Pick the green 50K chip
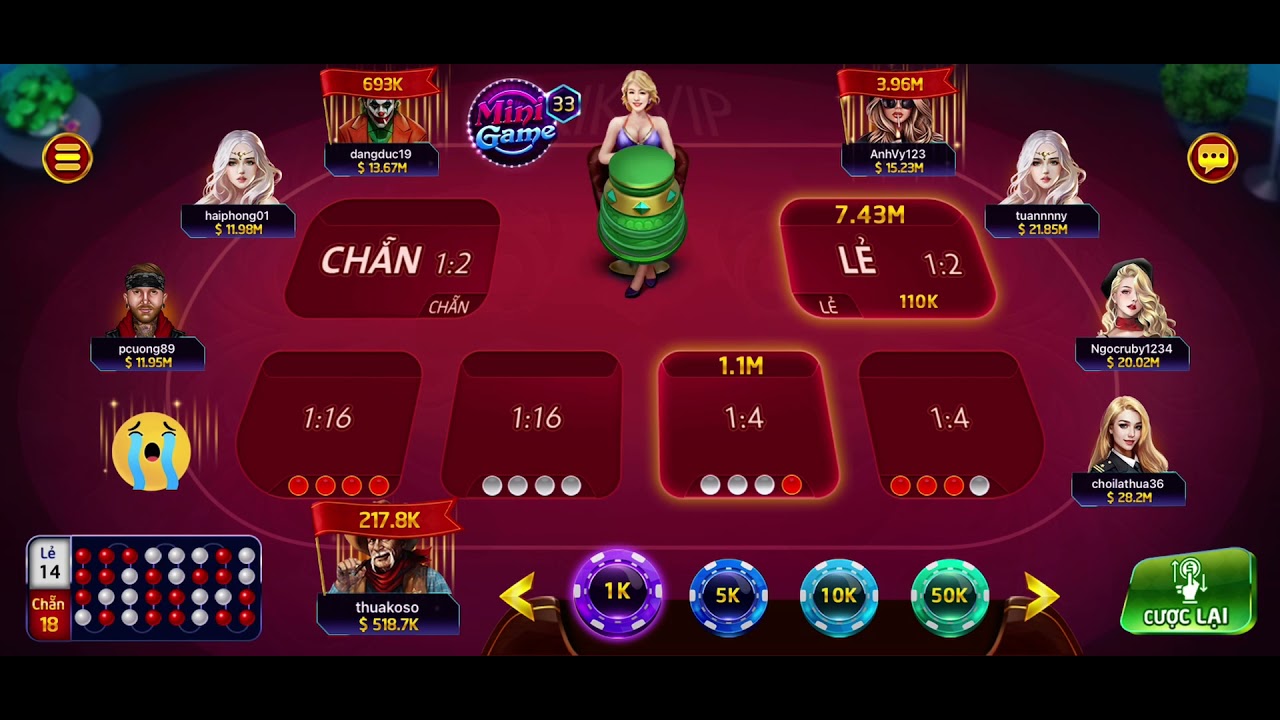The width and height of the screenshot is (1280, 720). point(948,596)
